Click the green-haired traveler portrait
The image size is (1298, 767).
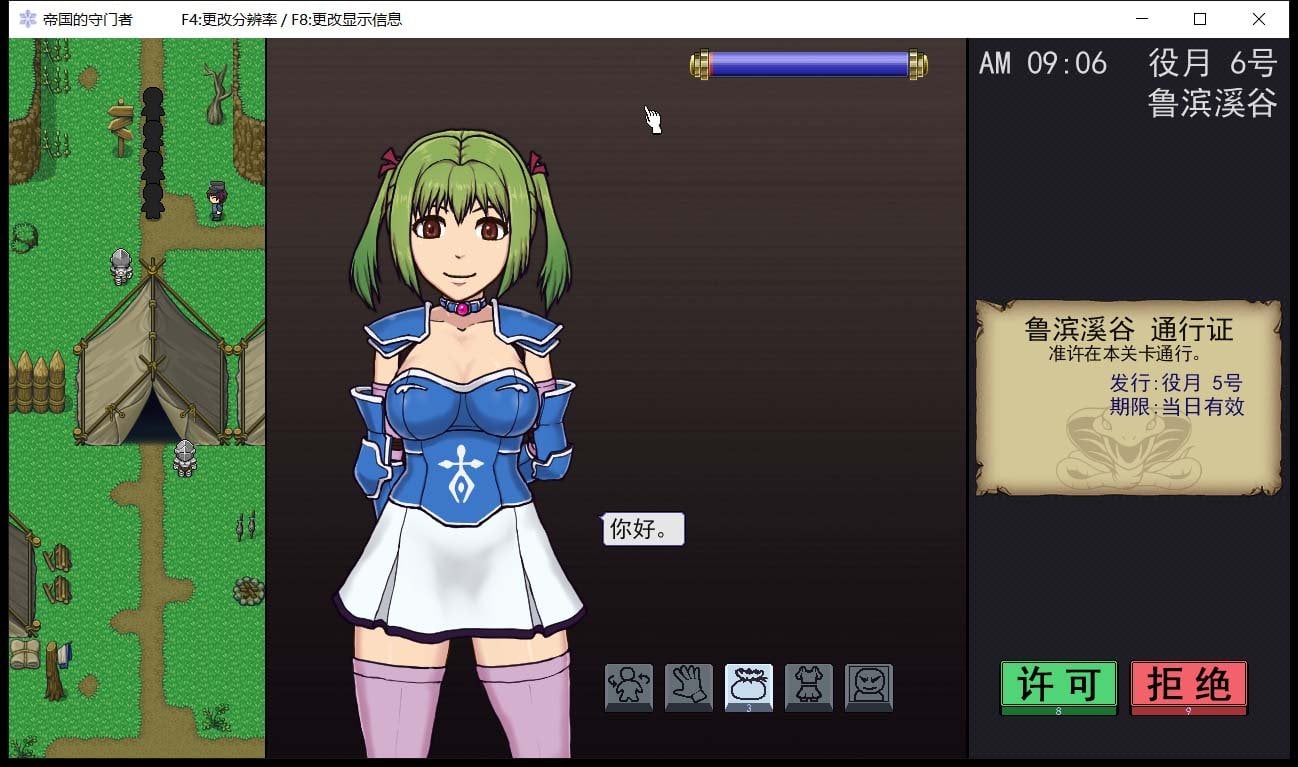click(460, 350)
